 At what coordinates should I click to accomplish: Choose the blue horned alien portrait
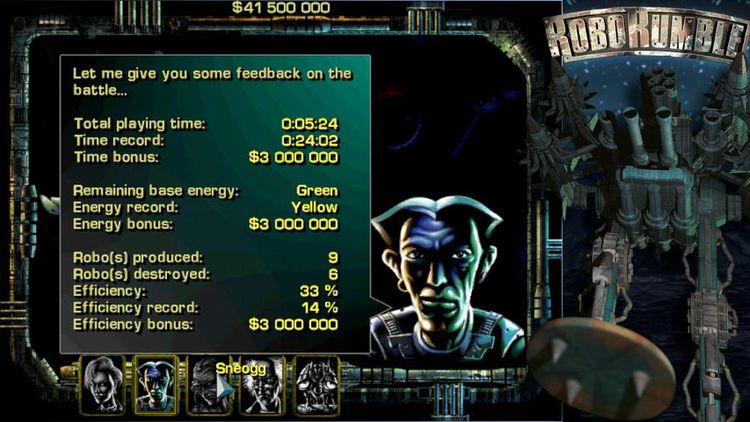pos(155,384)
